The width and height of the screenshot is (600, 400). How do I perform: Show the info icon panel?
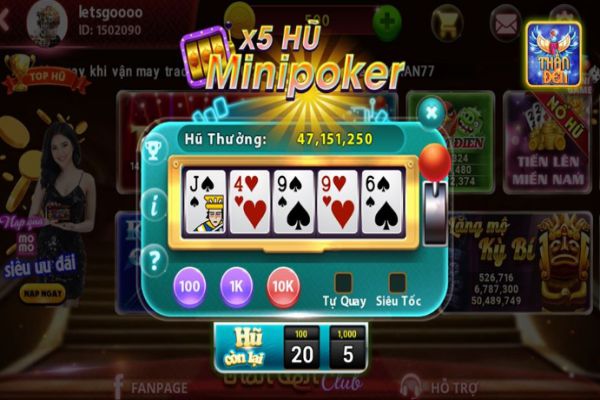pyautogui.click(x=154, y=207)
